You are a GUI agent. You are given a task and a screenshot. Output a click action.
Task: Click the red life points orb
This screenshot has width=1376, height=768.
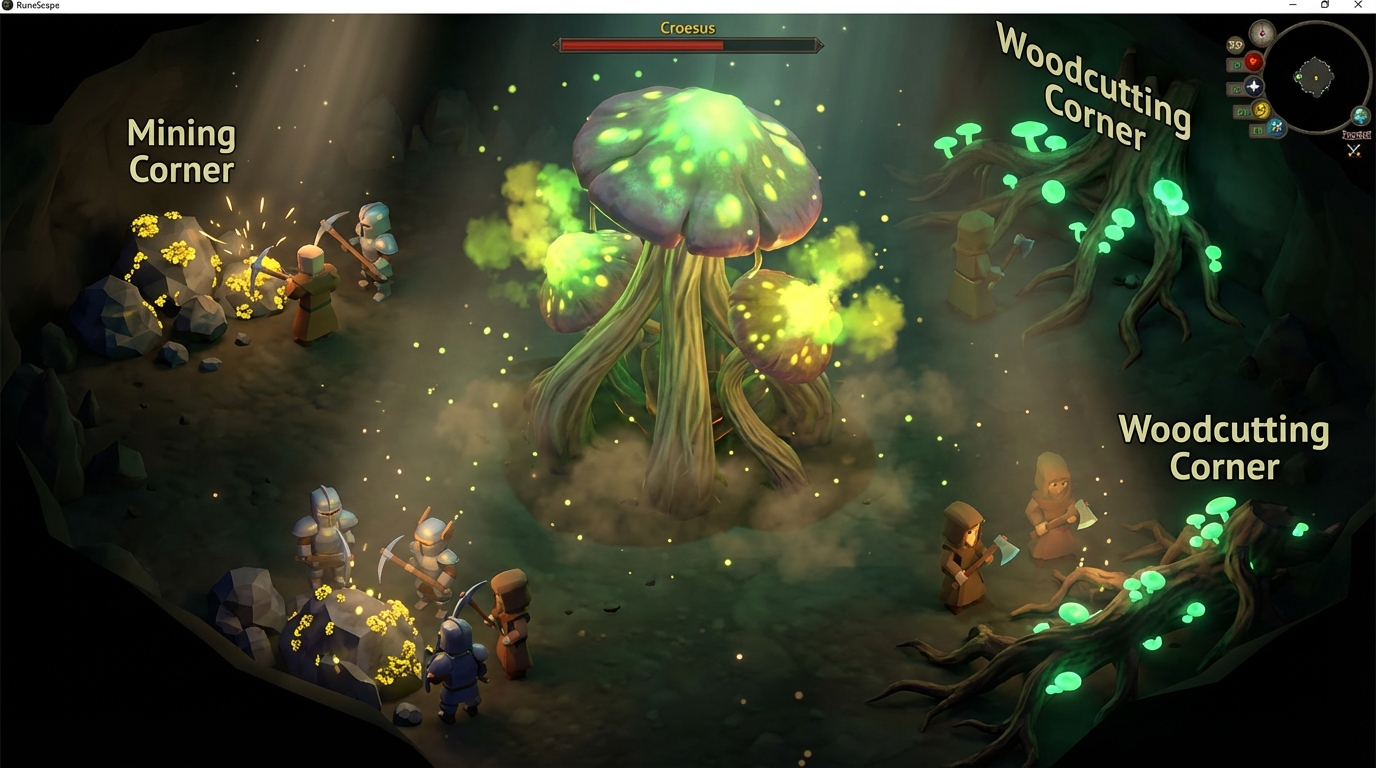pyautogui.click(x=1254, y=60)
